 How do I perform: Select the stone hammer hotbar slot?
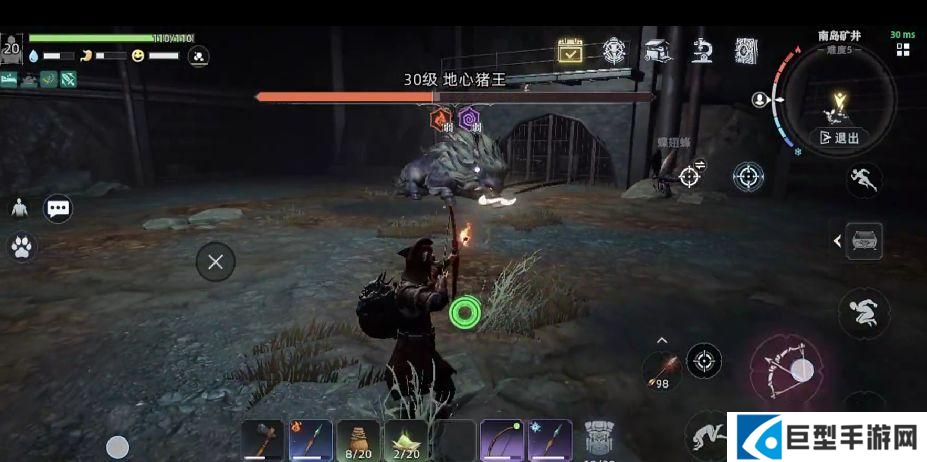[x=262, y=440]
